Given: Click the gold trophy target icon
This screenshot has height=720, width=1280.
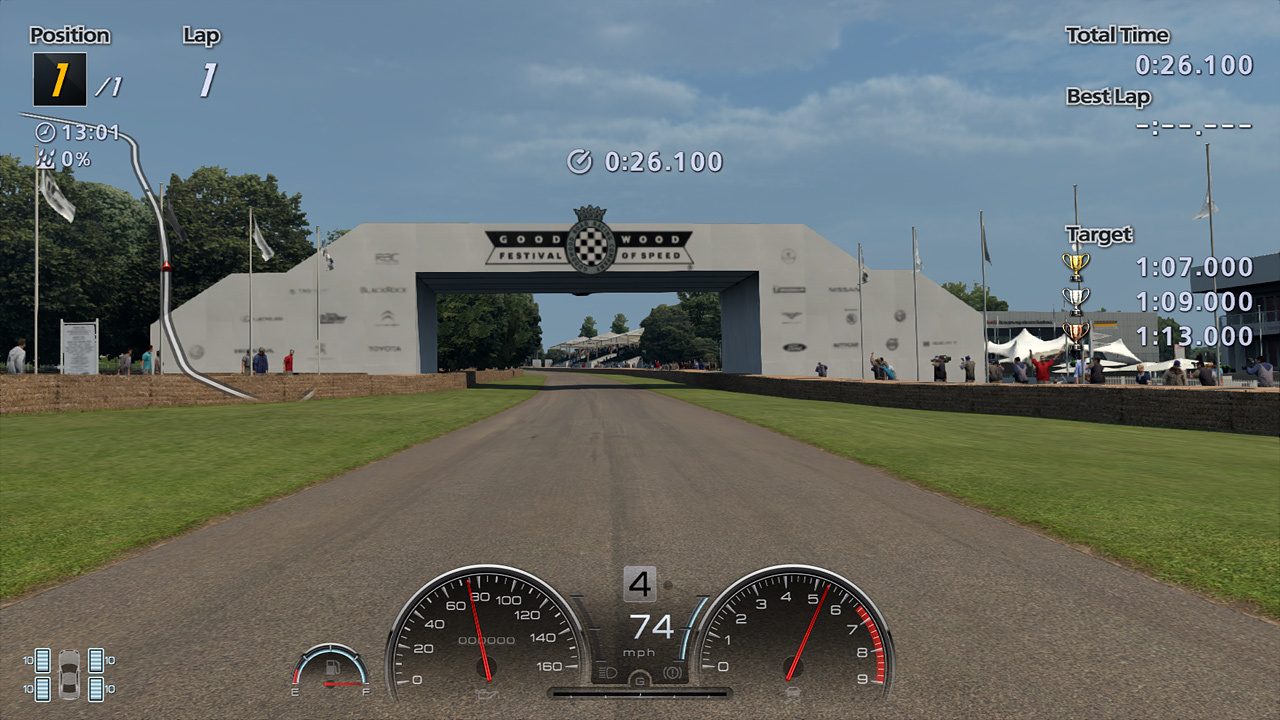Looking at the screenshot, I should [x=1075, y=266].
